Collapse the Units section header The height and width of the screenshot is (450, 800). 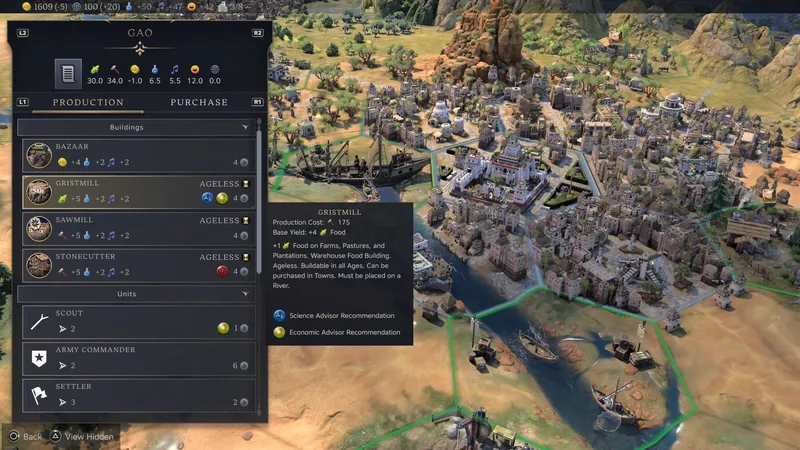137,294
